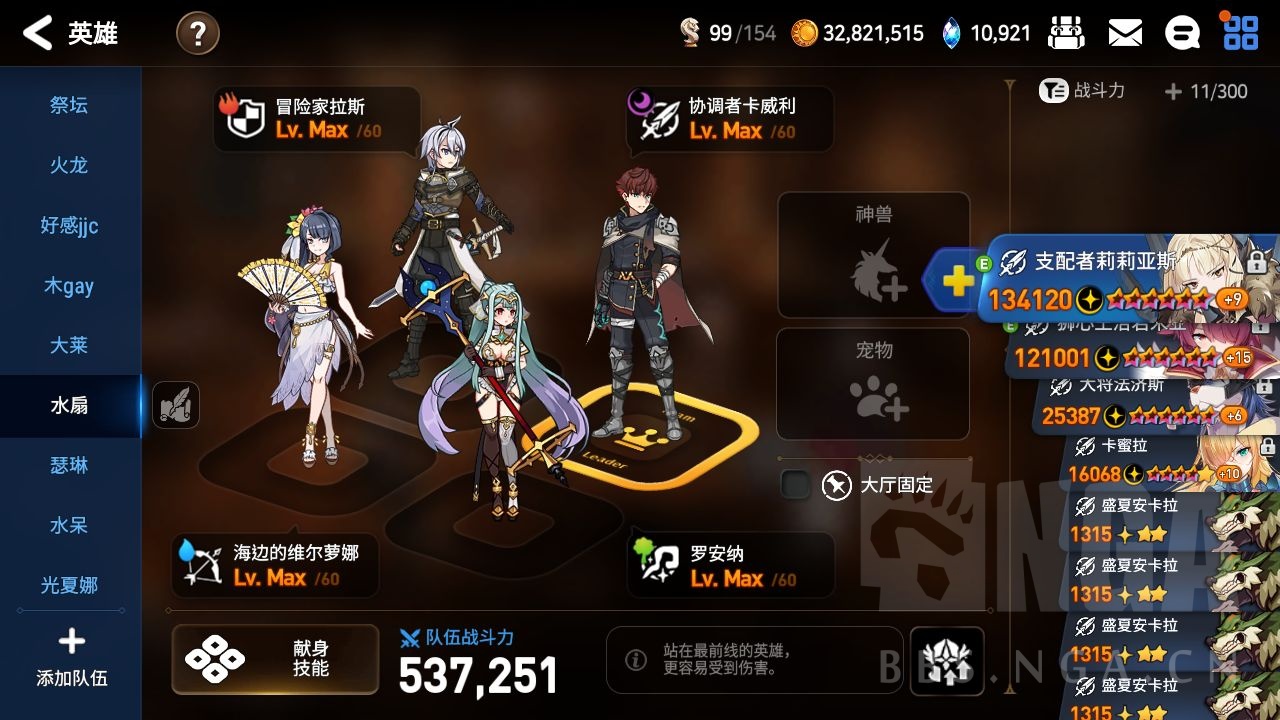The height and width of the screenshot is (720, 1280).
Task: Tap the battle emblem icon bottom right
Action: 947,660
